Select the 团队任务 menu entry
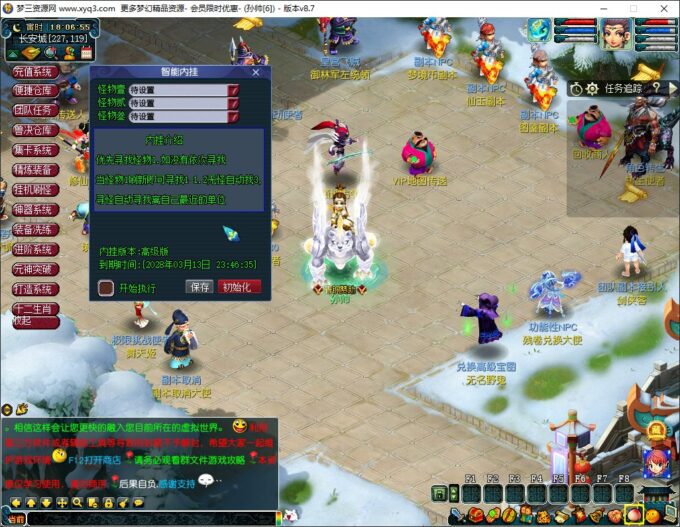Viewport: 680px width, 527px height. pos(33,111)
